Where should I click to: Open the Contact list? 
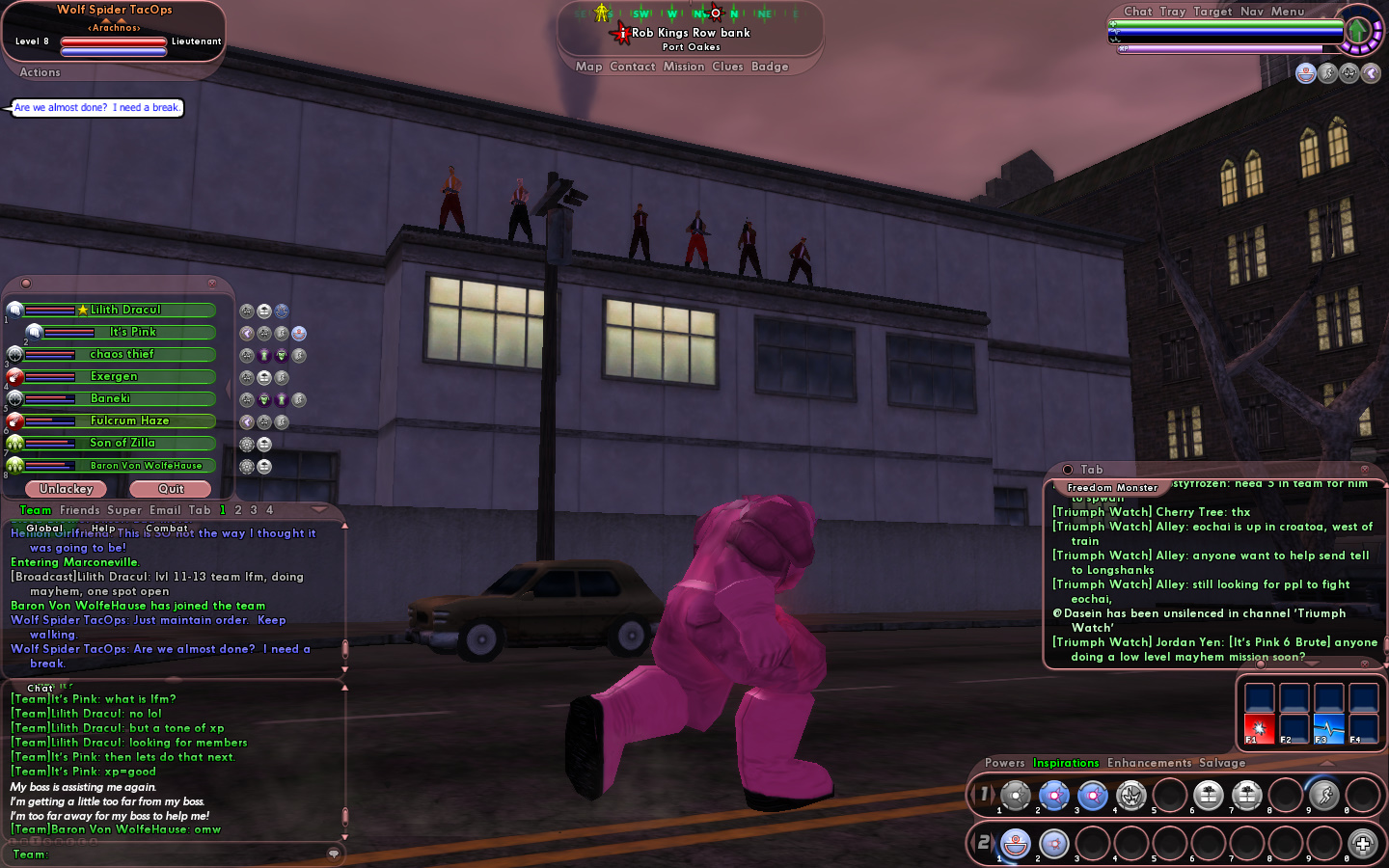click(x=632, y=67)
